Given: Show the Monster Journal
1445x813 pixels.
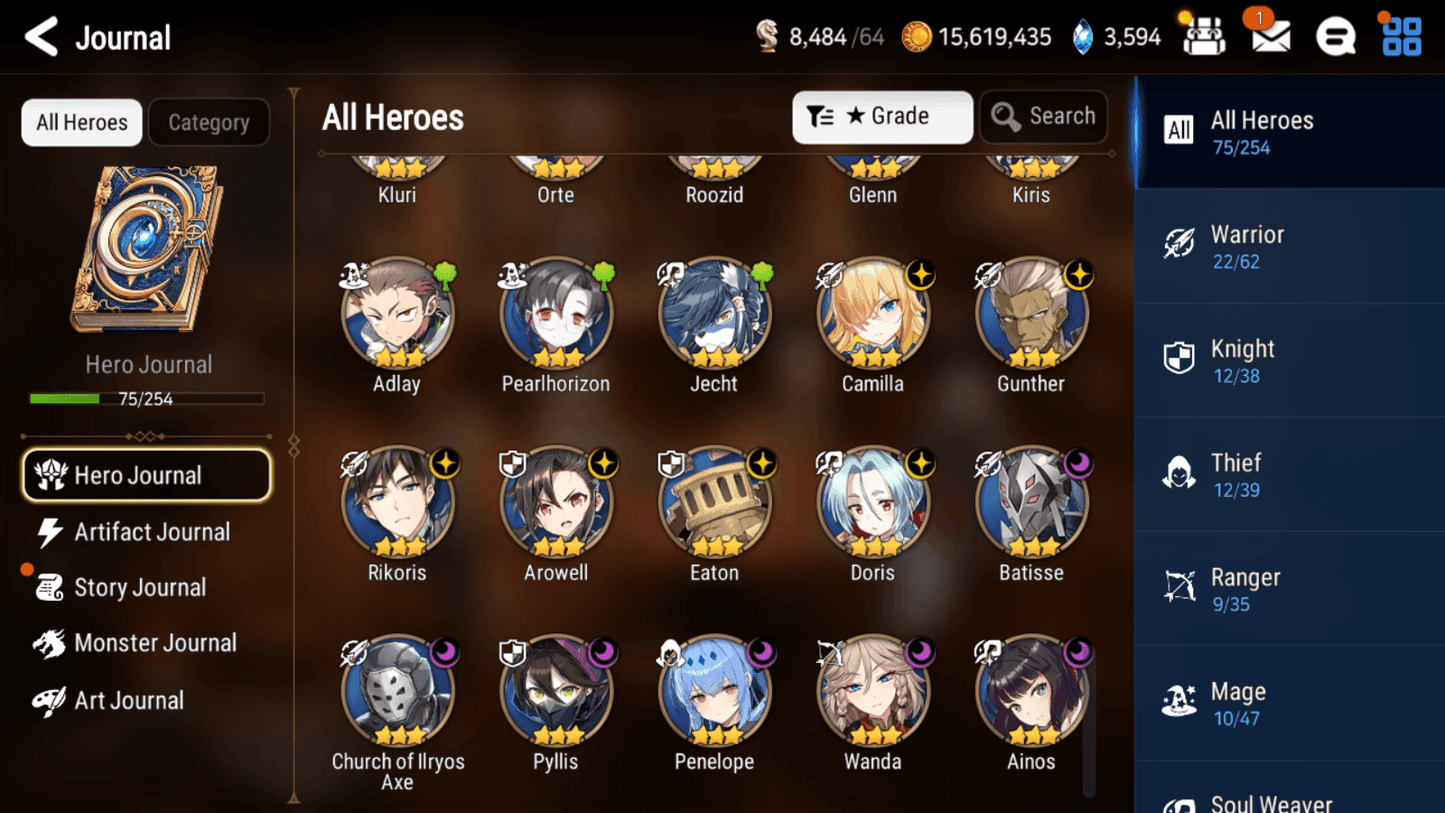Looking at the screenshot, I should [x=154, y=643].
